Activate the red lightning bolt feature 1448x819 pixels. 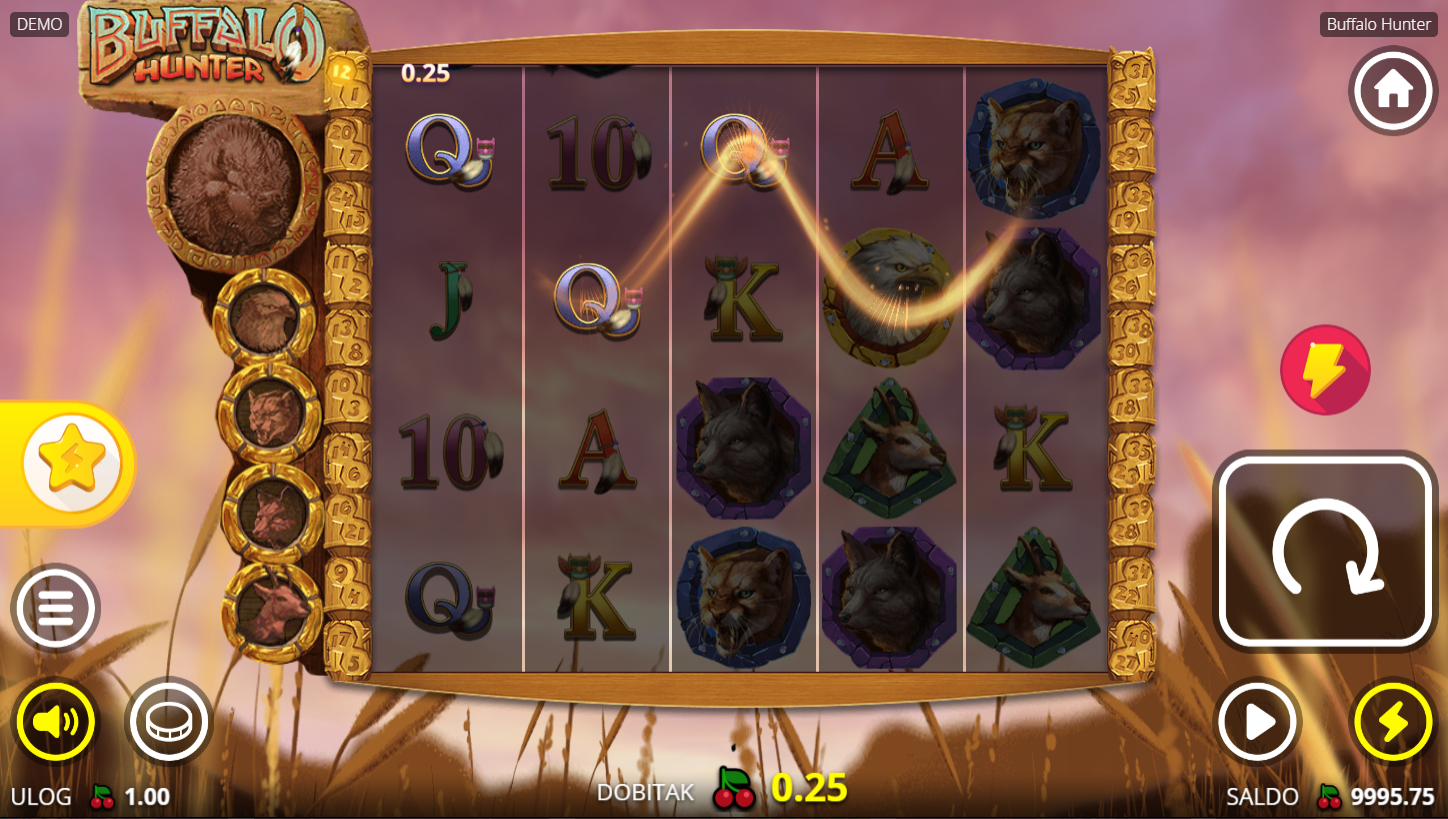pyautogui.click(x=1325, y=370)
